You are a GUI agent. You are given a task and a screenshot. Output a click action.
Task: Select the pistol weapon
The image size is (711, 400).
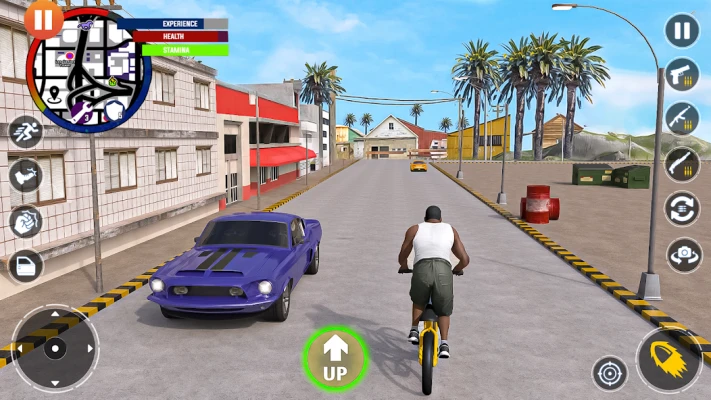tap(682, 75)
